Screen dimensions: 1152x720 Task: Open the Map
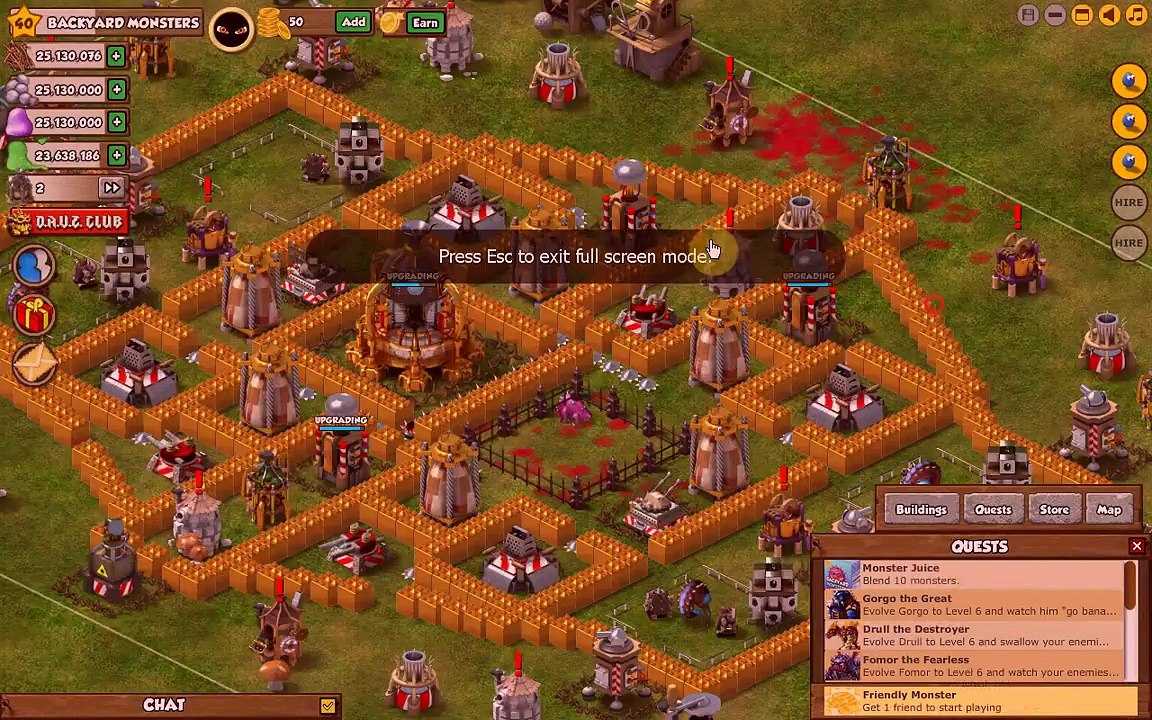coord(1109,510)
